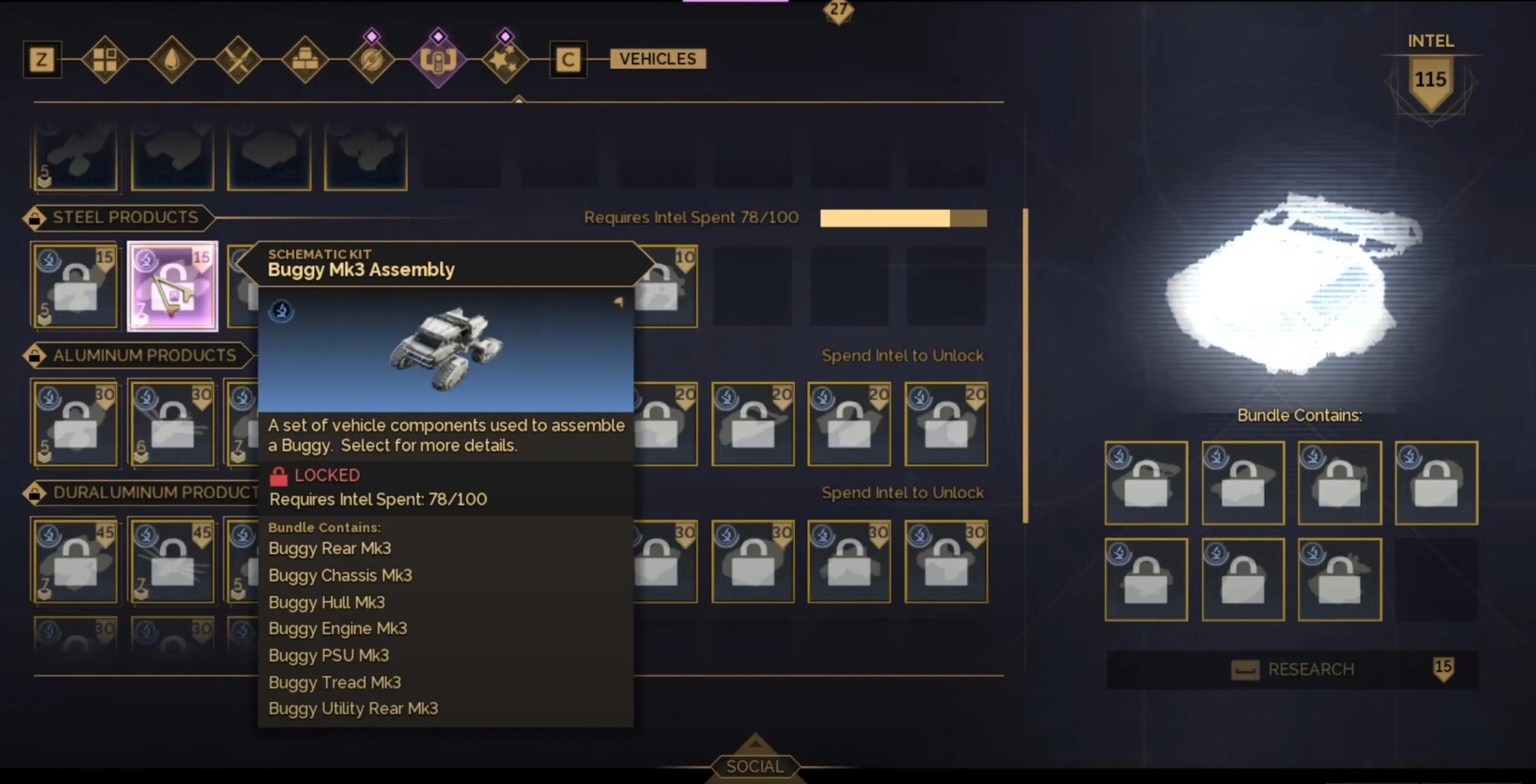Click the Z navigation shortcut button
This screenshot has height=784, width=1536.
pyautogui.click(x=42, y=60)
